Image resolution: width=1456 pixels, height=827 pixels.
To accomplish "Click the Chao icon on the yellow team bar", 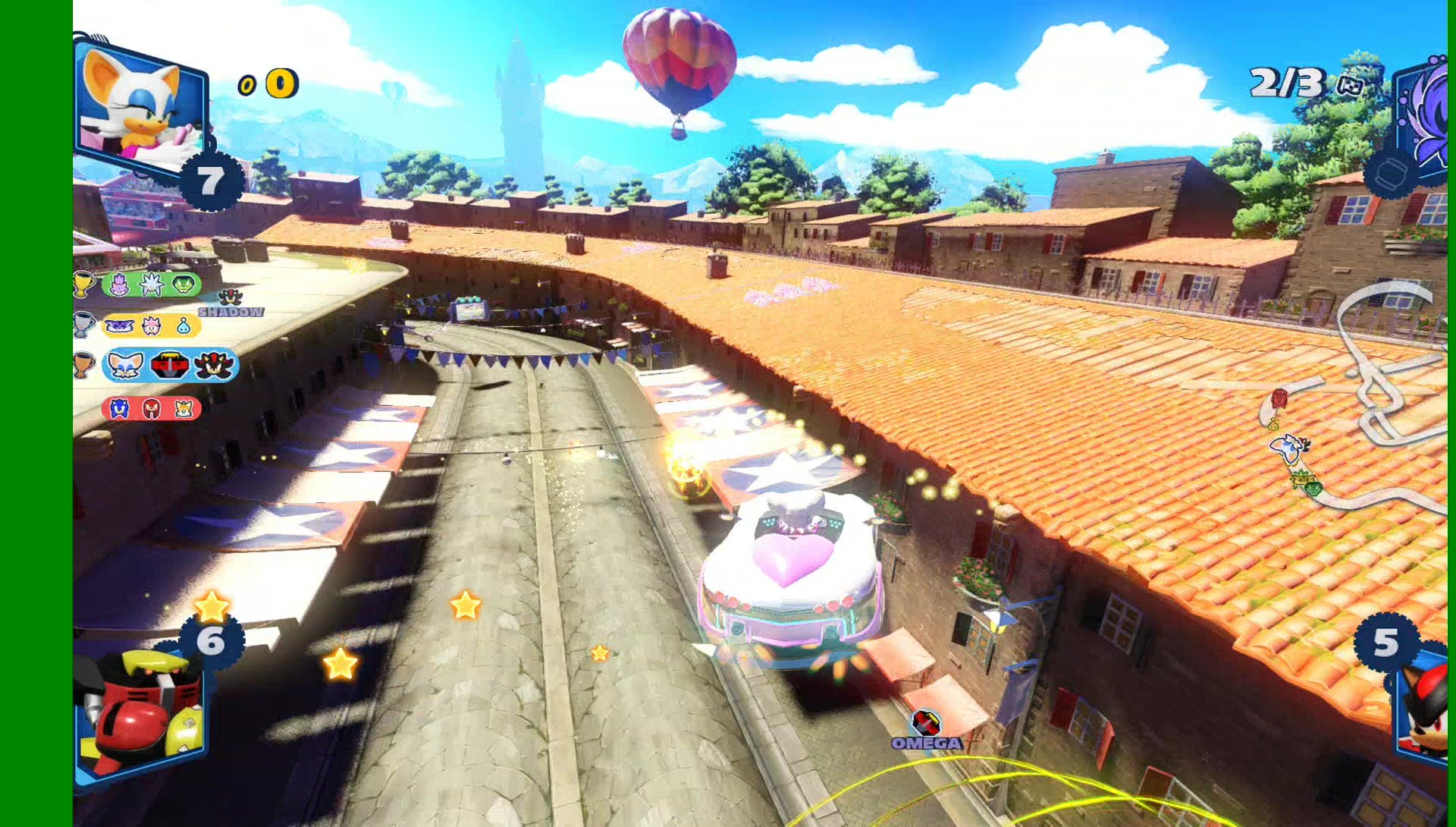I will click(184, 327).
